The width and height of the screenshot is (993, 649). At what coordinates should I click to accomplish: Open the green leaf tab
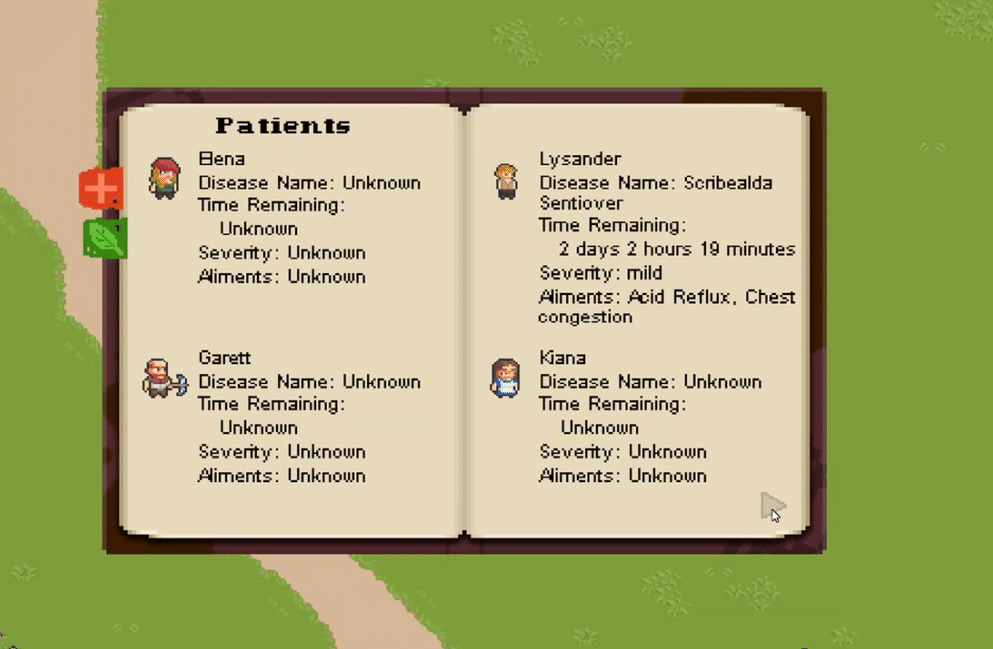click(104, 239)
